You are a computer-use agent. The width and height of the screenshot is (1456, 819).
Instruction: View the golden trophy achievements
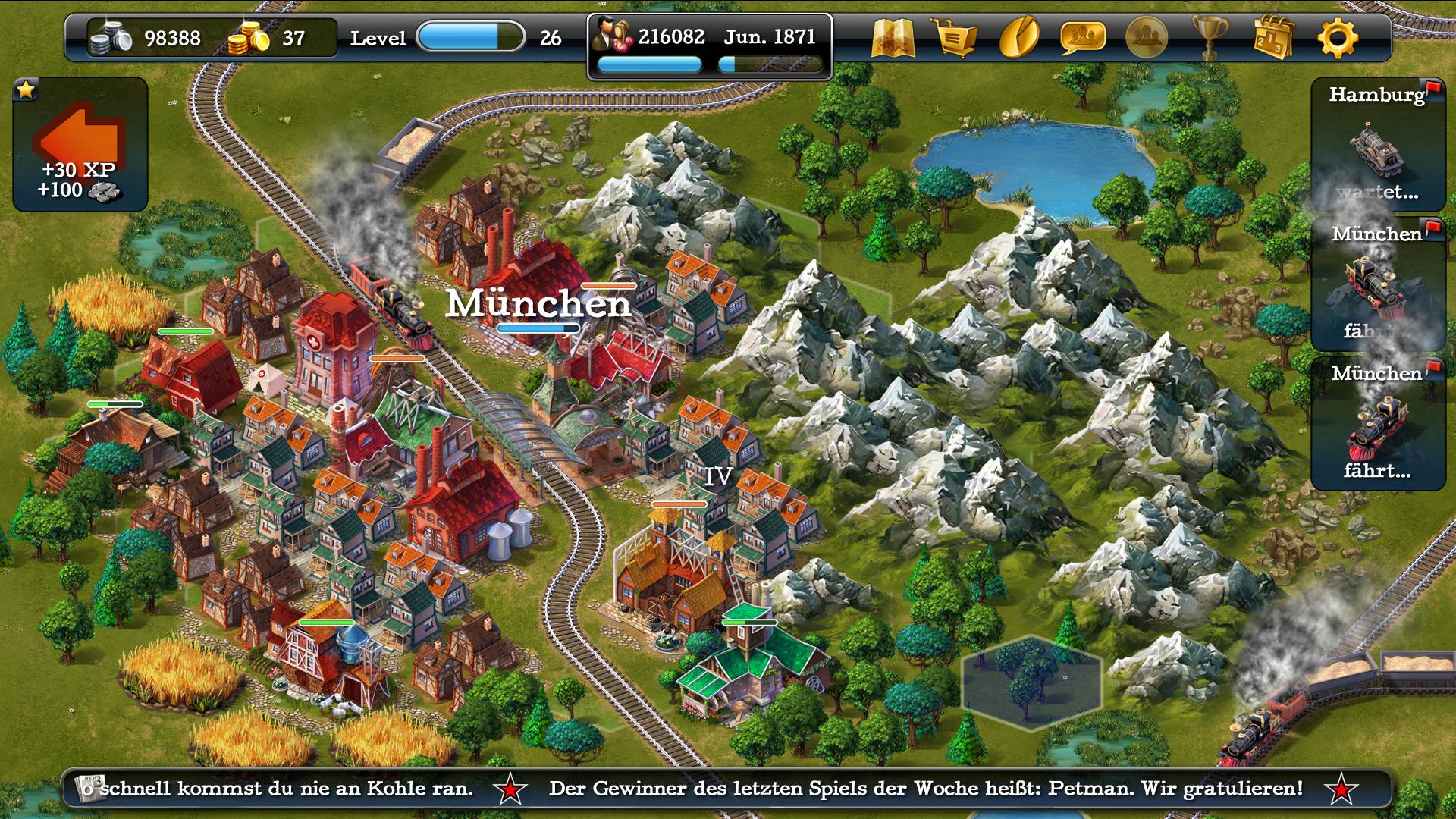[1210, 37]
